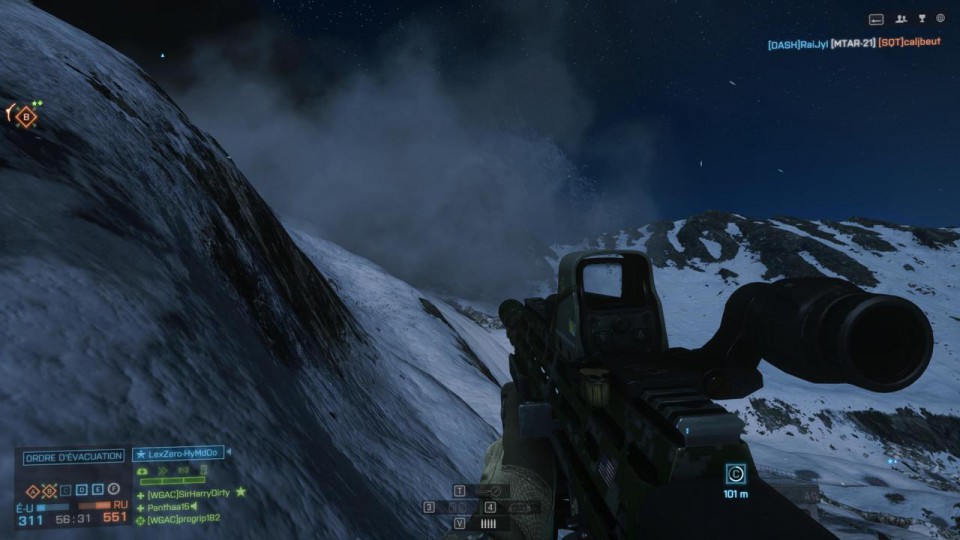Click the globe icon in top bar

(940, 19)
